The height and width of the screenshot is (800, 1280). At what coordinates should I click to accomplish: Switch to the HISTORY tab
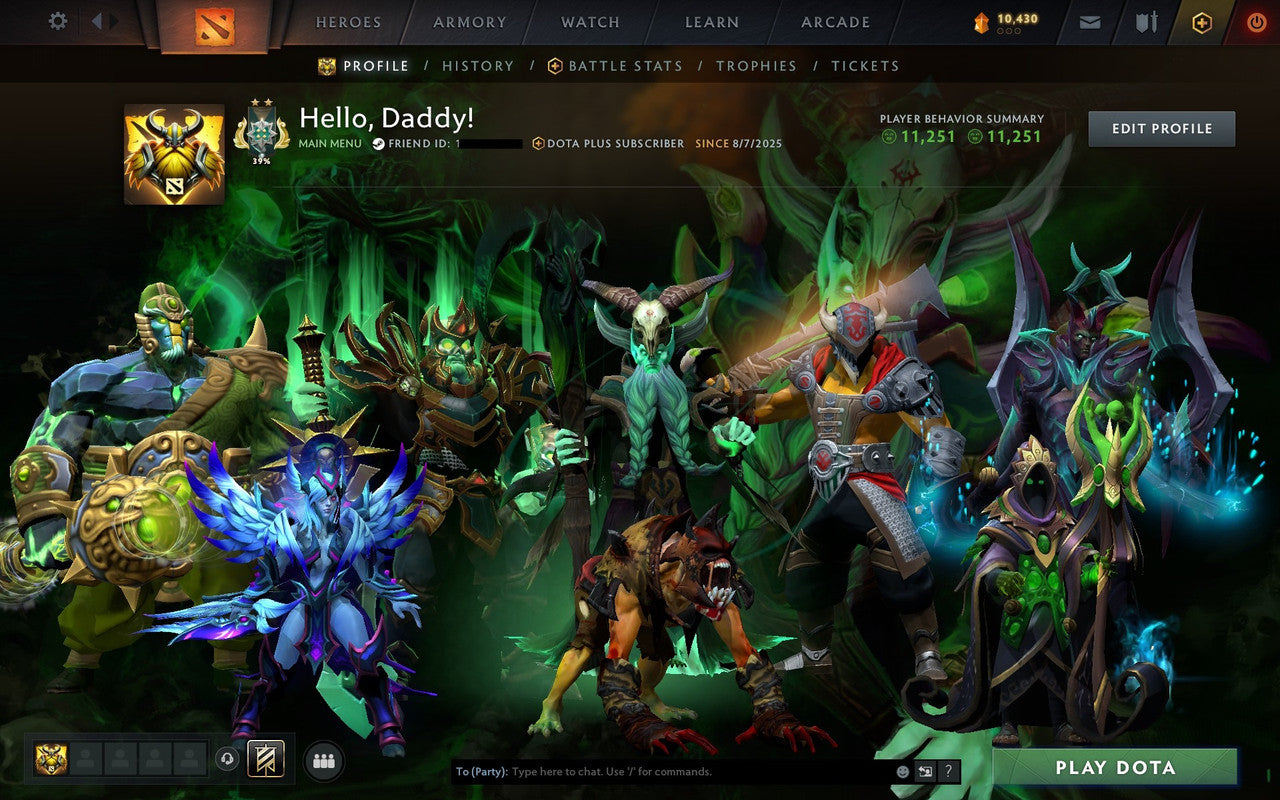(x=478, y=66)
